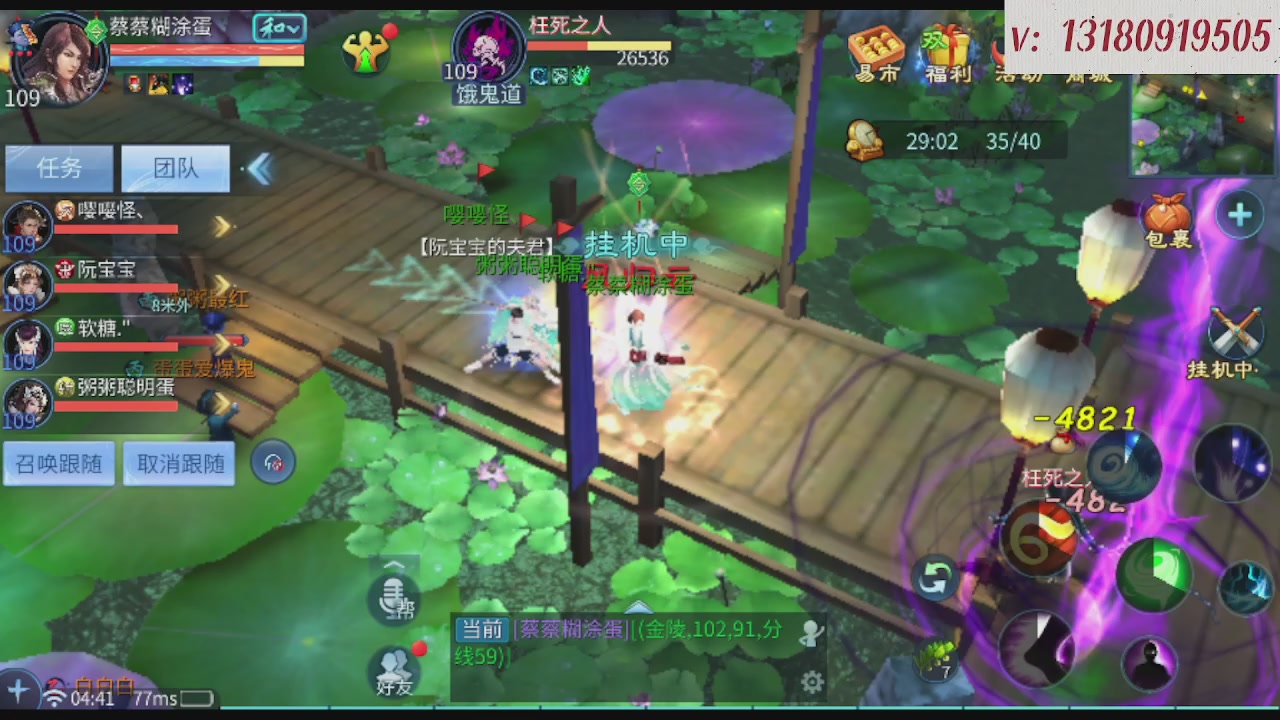Use the orange flame number-6 skill
1280x720 pixels.
1042,538
